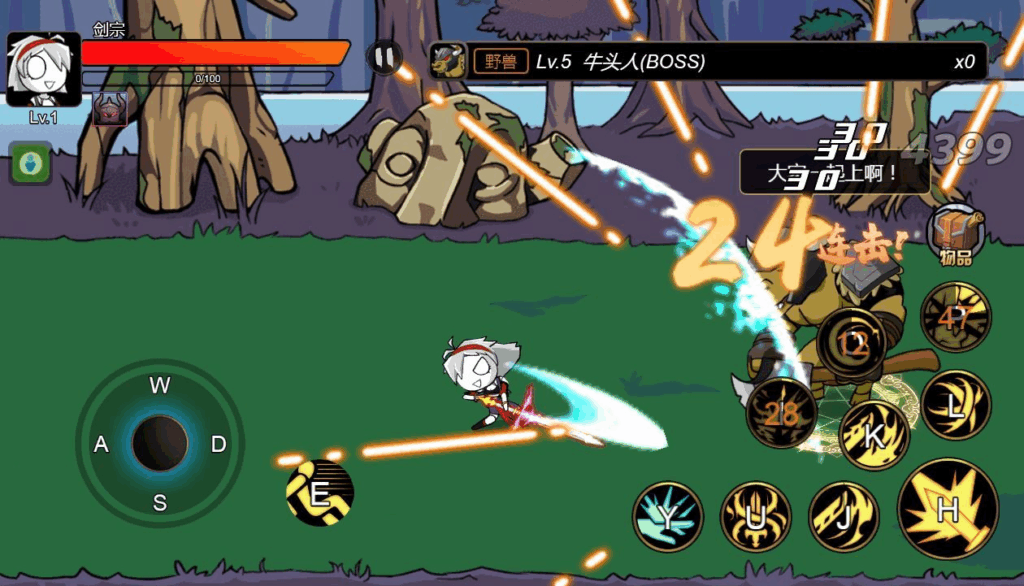This screenshot has width=1024, height=586.
Task: Activate the J skill button
Action: coord(843,516)
